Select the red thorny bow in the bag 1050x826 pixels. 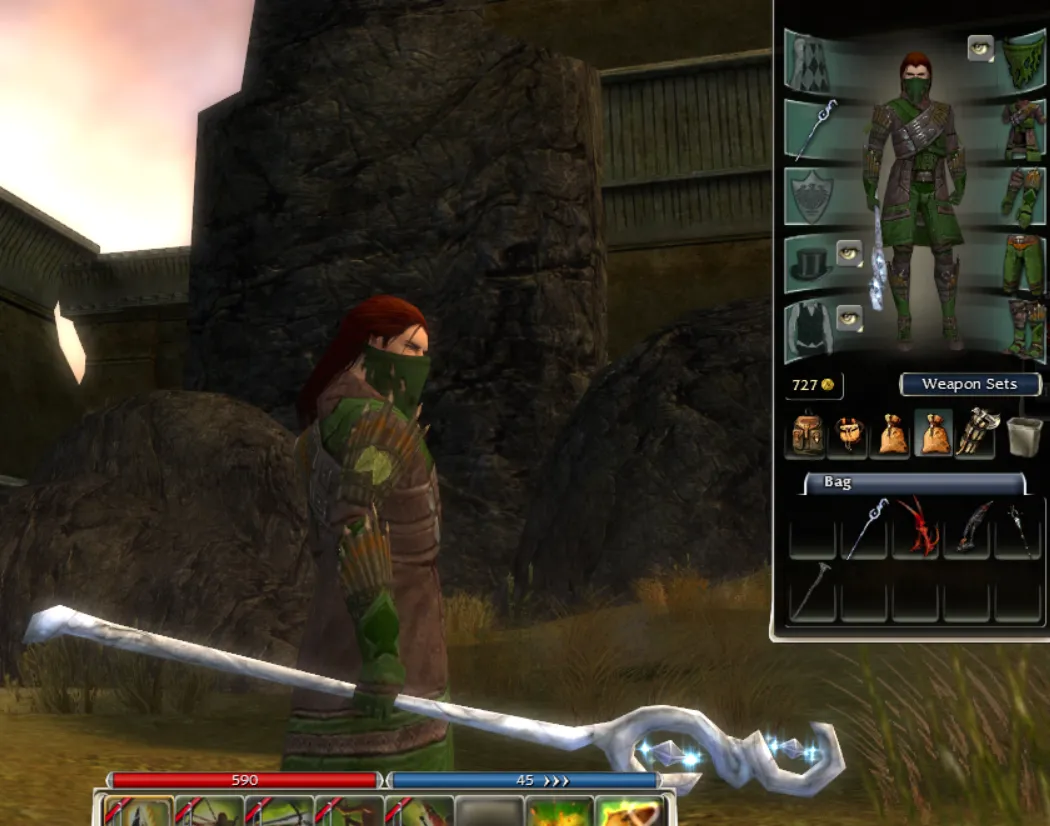[x=916, y=528]
